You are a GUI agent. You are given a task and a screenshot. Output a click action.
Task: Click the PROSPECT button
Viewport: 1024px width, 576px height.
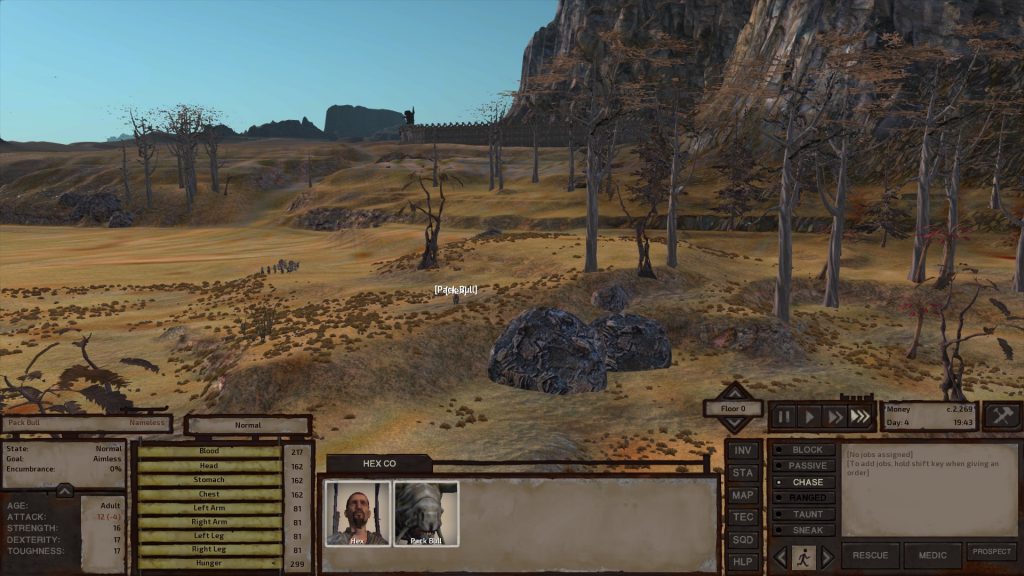click(991, 552)
